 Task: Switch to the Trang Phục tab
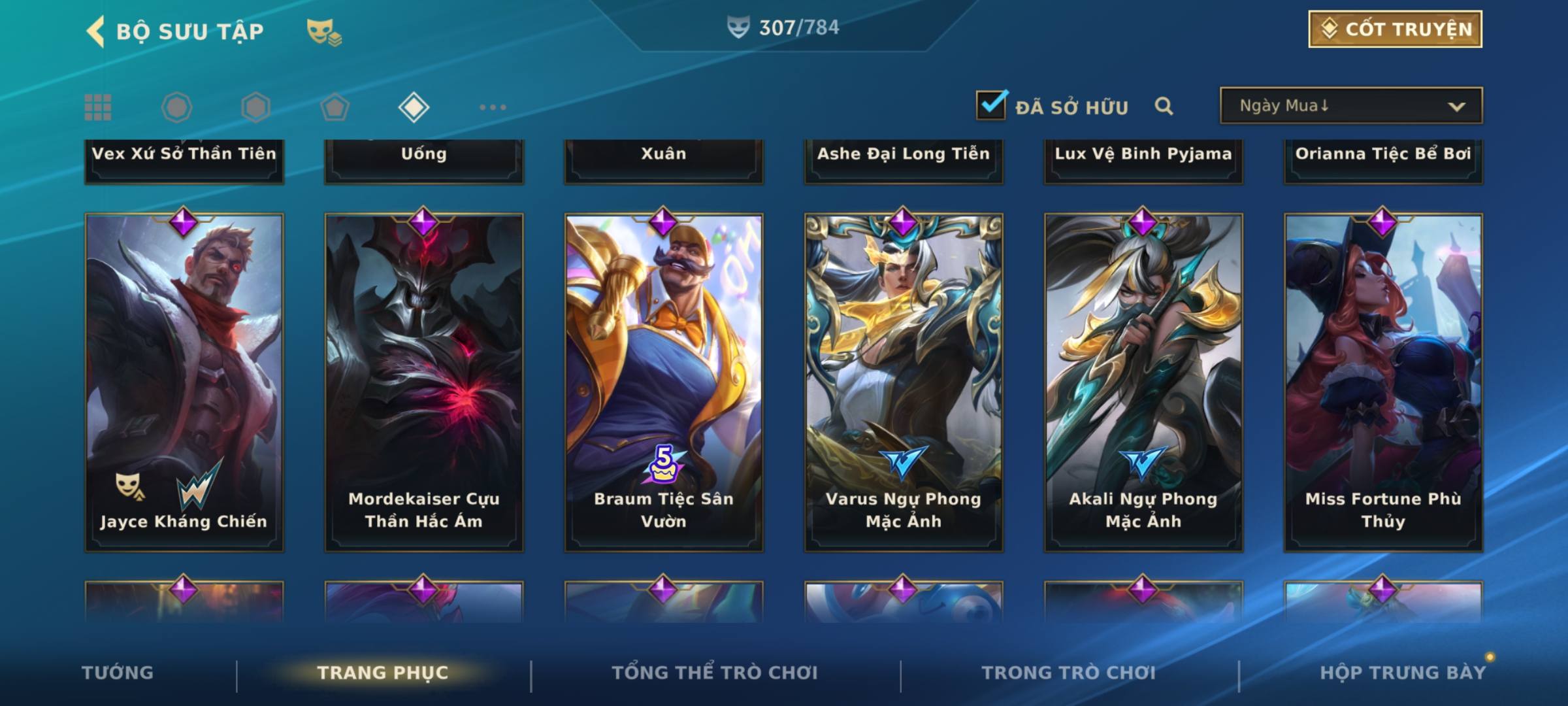(x=383, y=673)
